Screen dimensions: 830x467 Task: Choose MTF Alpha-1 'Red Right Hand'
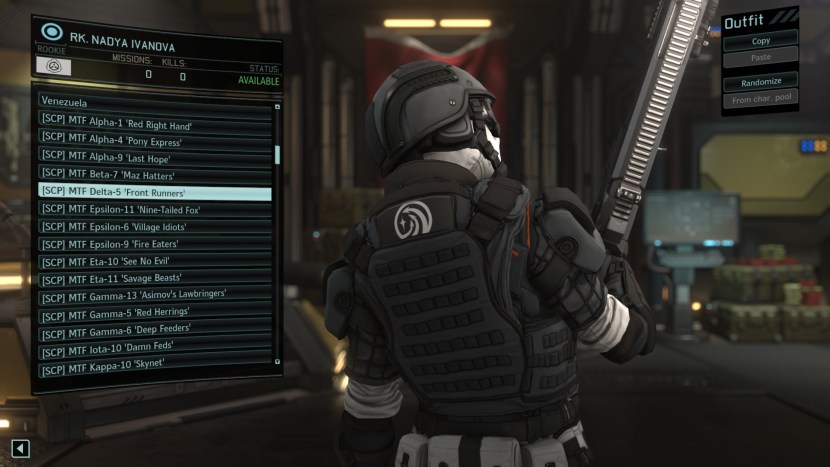click(x=154, y=123)
